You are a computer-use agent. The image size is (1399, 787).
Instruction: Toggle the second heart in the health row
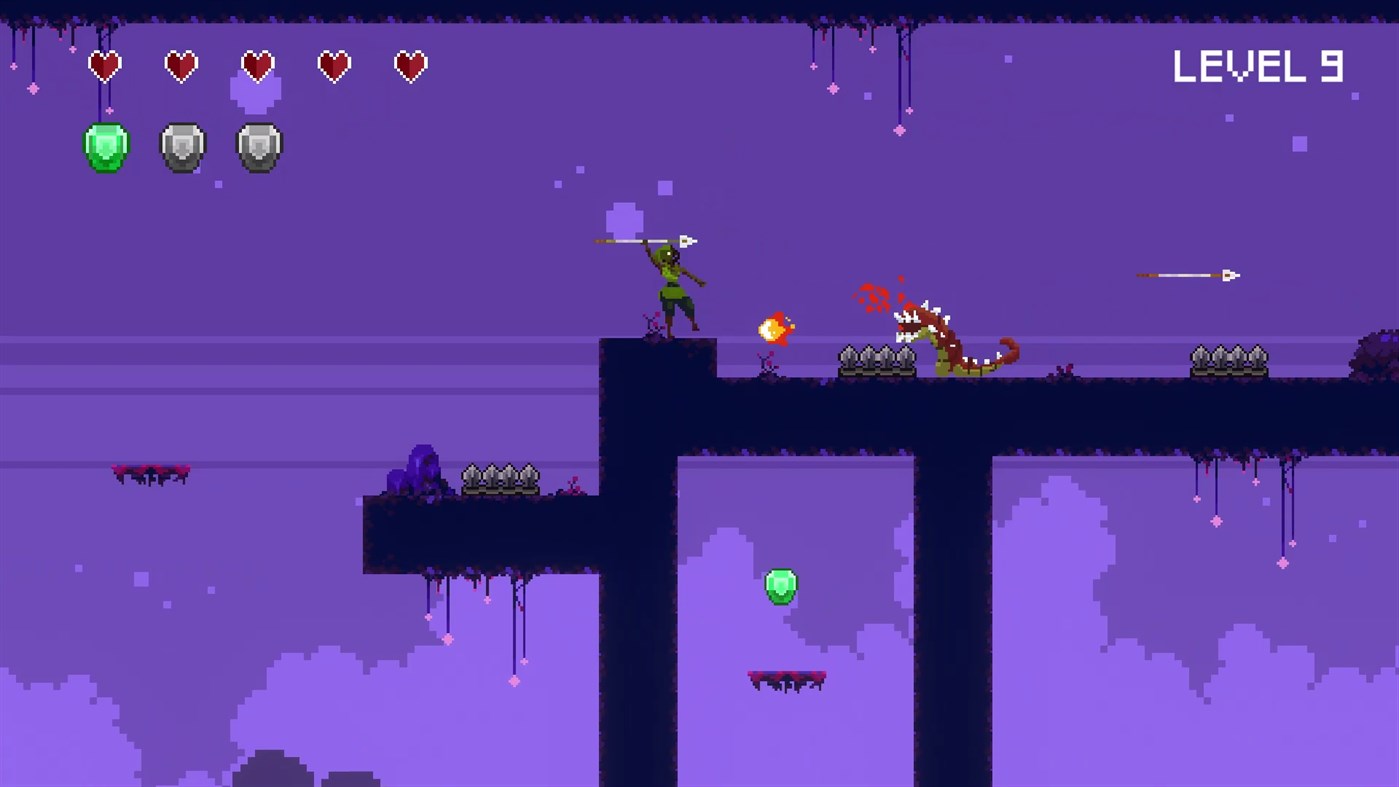point(181,66)
